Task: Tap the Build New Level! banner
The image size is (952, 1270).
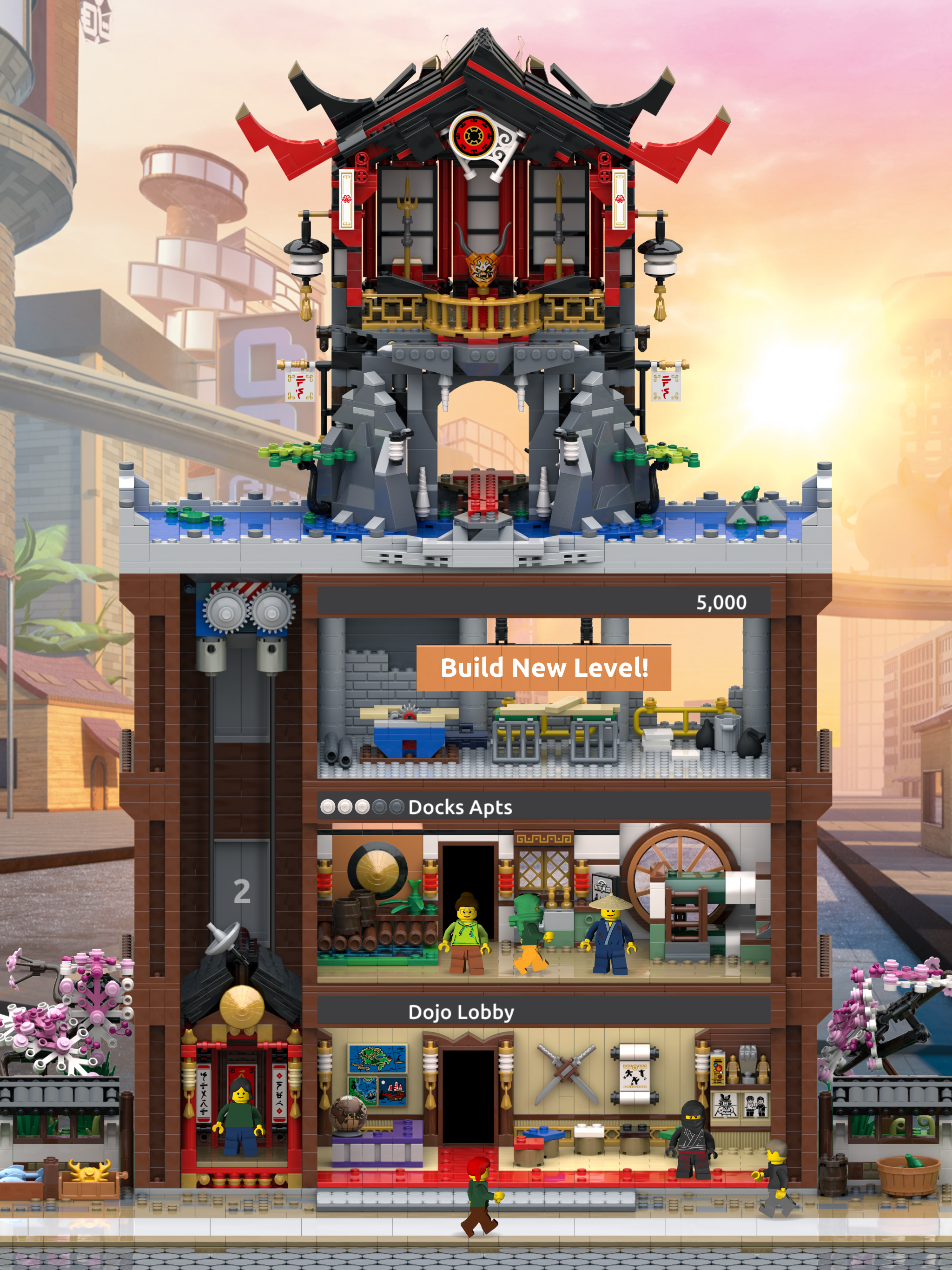Action: [543, 668]
